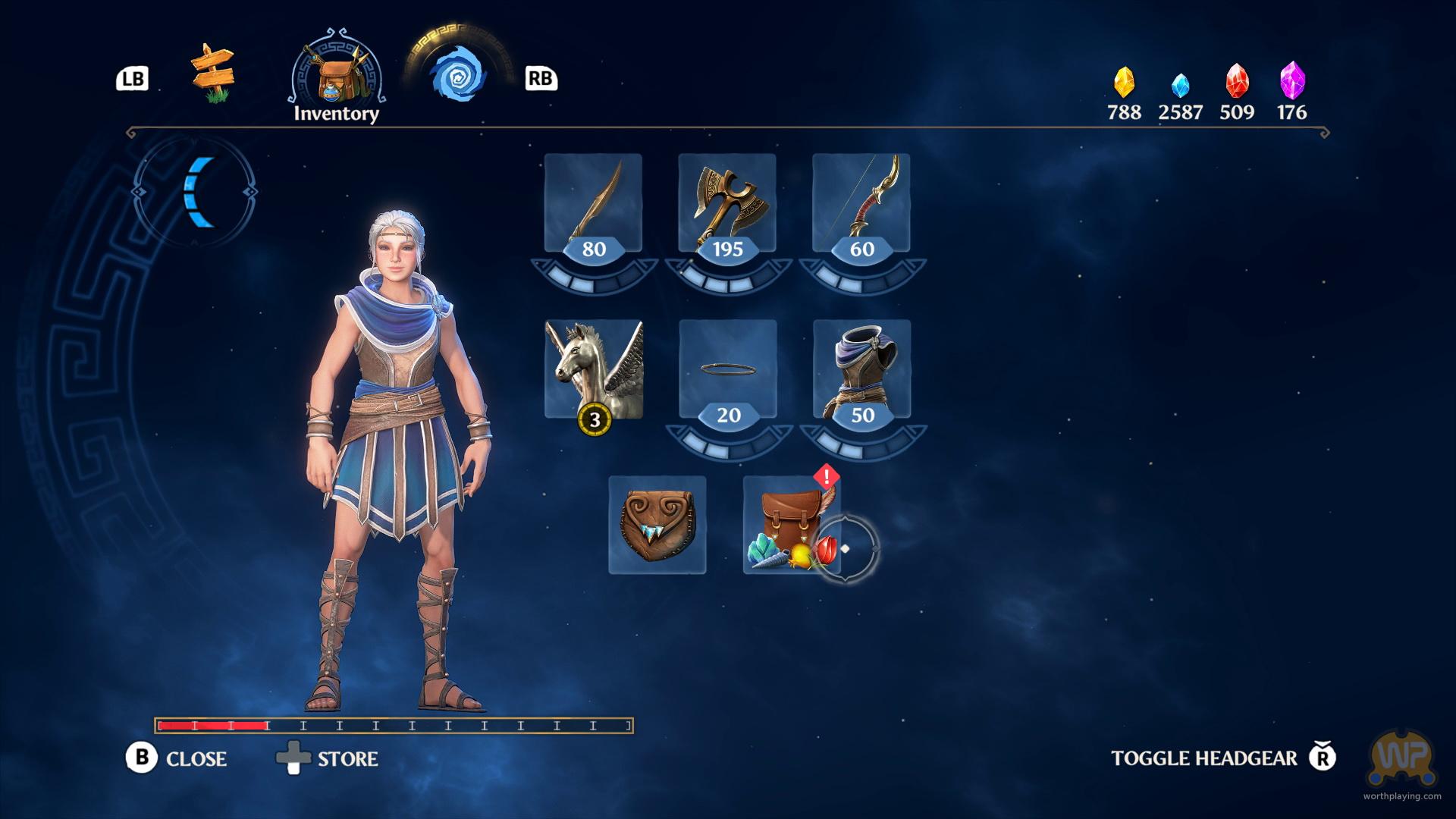Image resolution: width=1456 pixels, height=819 pixels.
Task: Open the carved leather pouch slot
Action: (x=657, y=525)
